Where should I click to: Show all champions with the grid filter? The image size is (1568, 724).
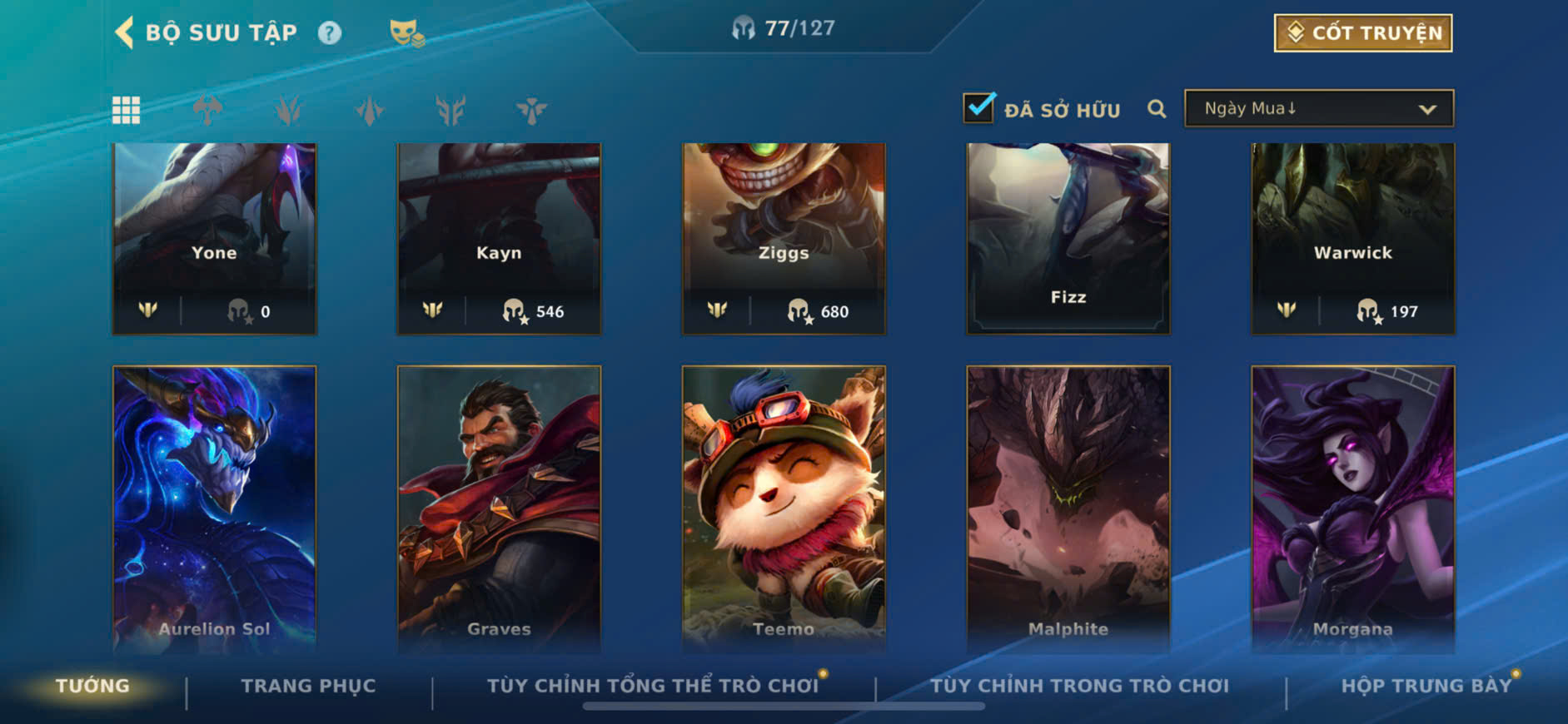pos(127,110)
